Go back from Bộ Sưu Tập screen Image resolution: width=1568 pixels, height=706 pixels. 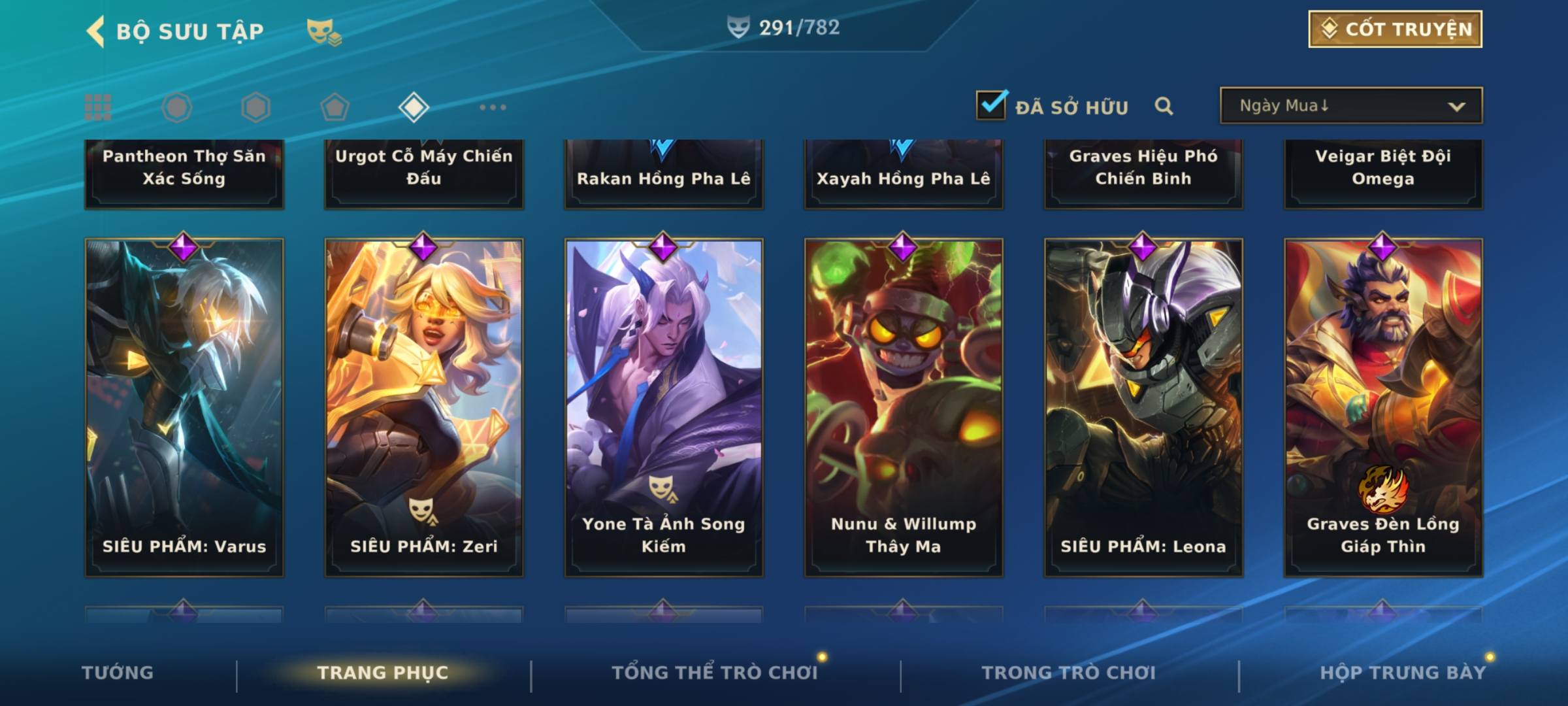click(96, 31)
